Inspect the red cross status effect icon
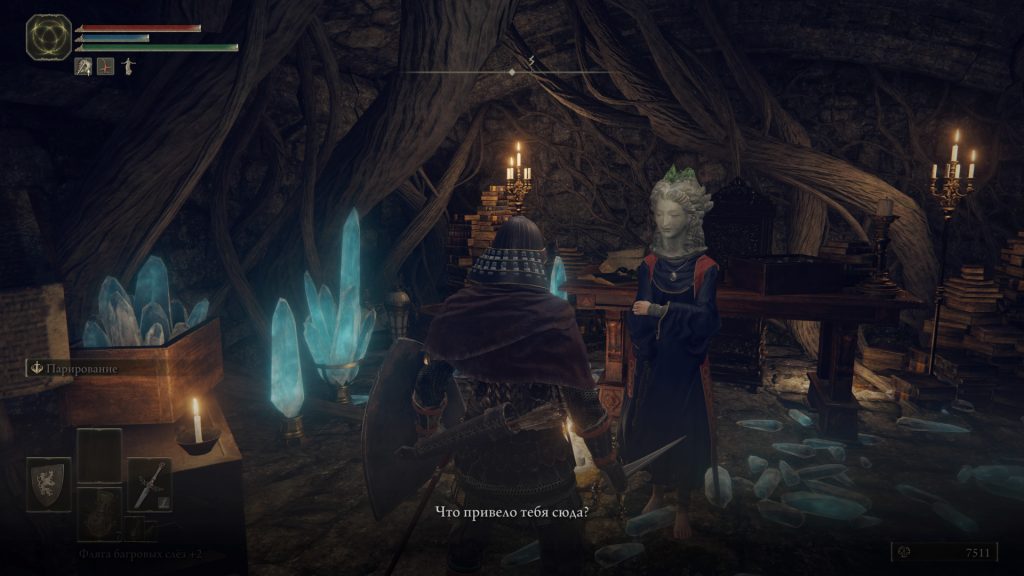Image resolution: width=1024 pixels, height=576 pixels. click(106, 67)
